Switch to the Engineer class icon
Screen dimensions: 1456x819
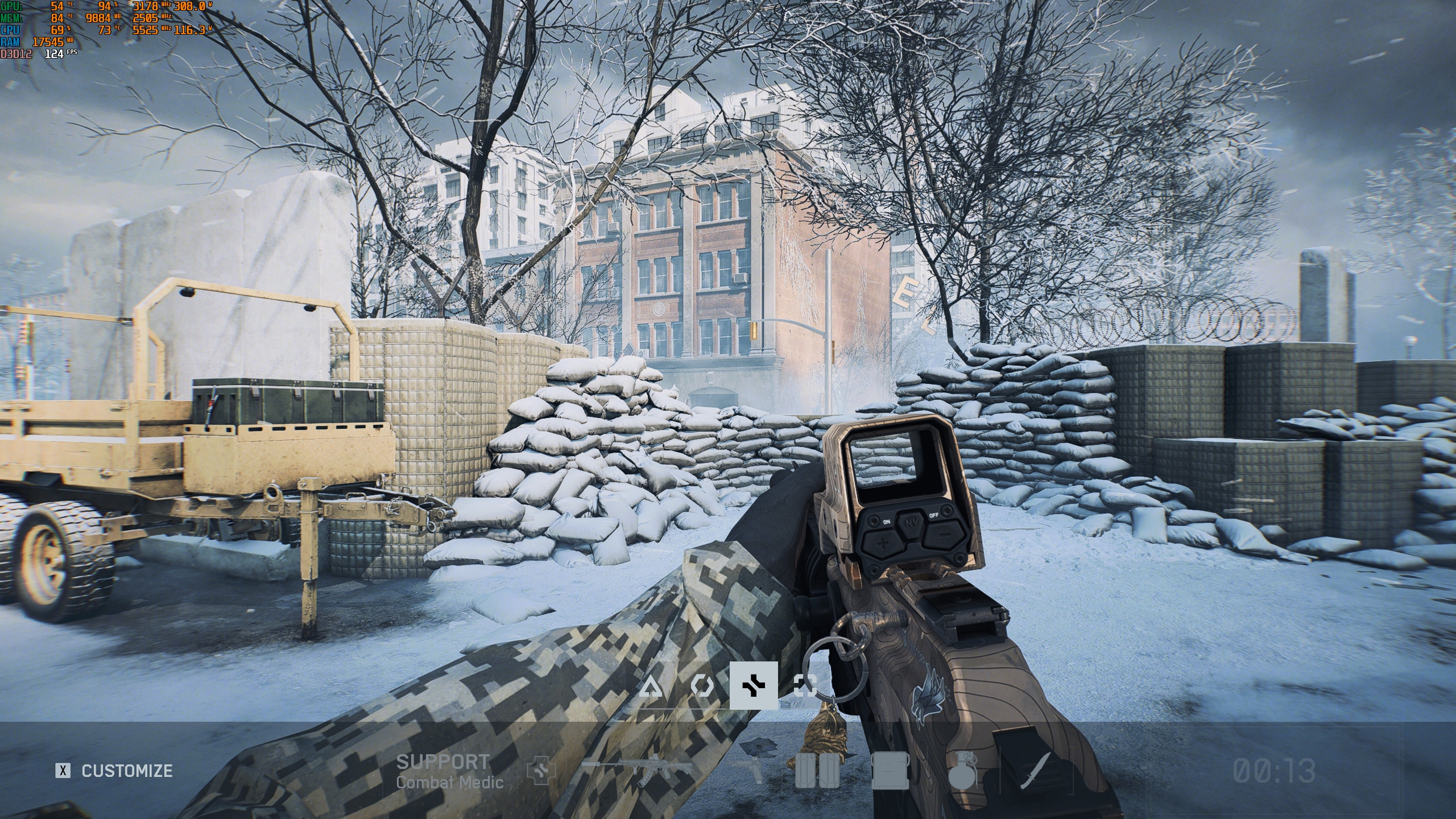(702, 686)
